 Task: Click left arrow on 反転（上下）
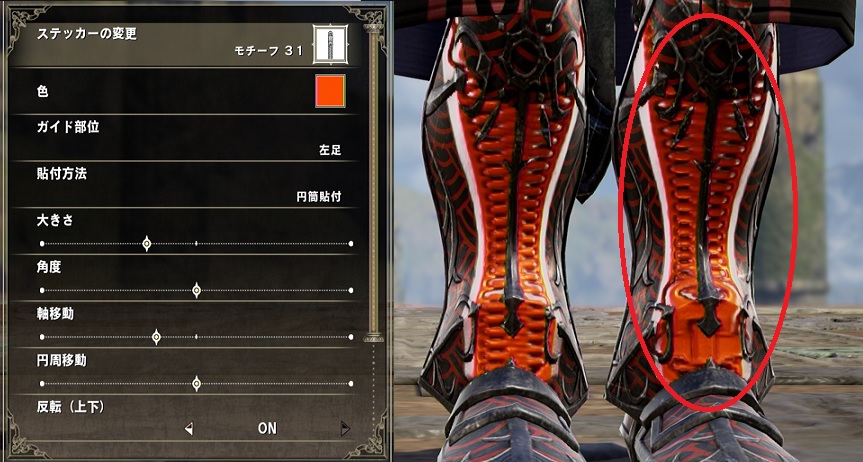pyautogui.click(x=189, y=429)
